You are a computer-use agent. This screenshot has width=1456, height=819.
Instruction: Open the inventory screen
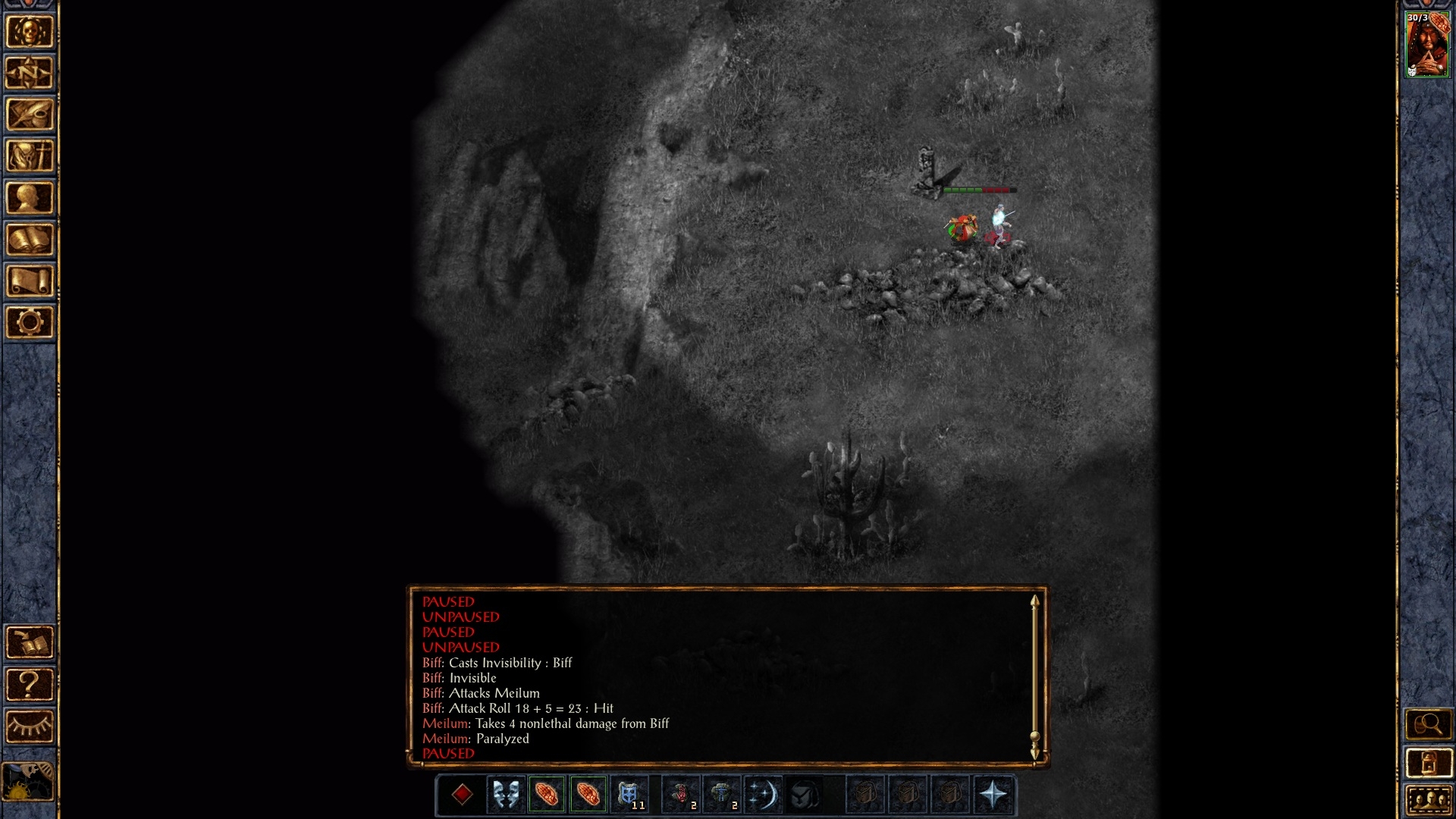30,156
